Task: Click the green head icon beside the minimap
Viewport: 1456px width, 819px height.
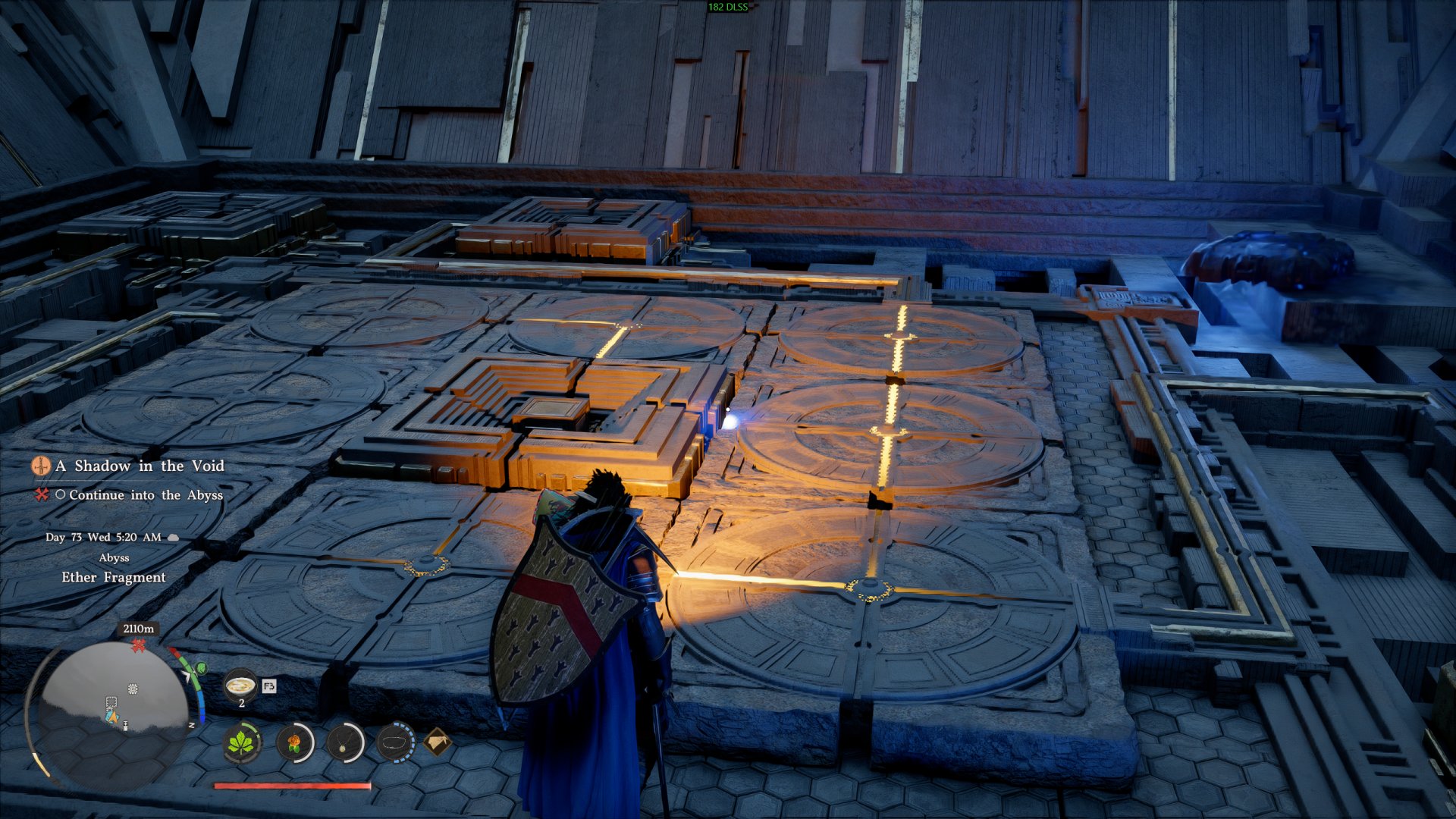Action: [201, 668]
